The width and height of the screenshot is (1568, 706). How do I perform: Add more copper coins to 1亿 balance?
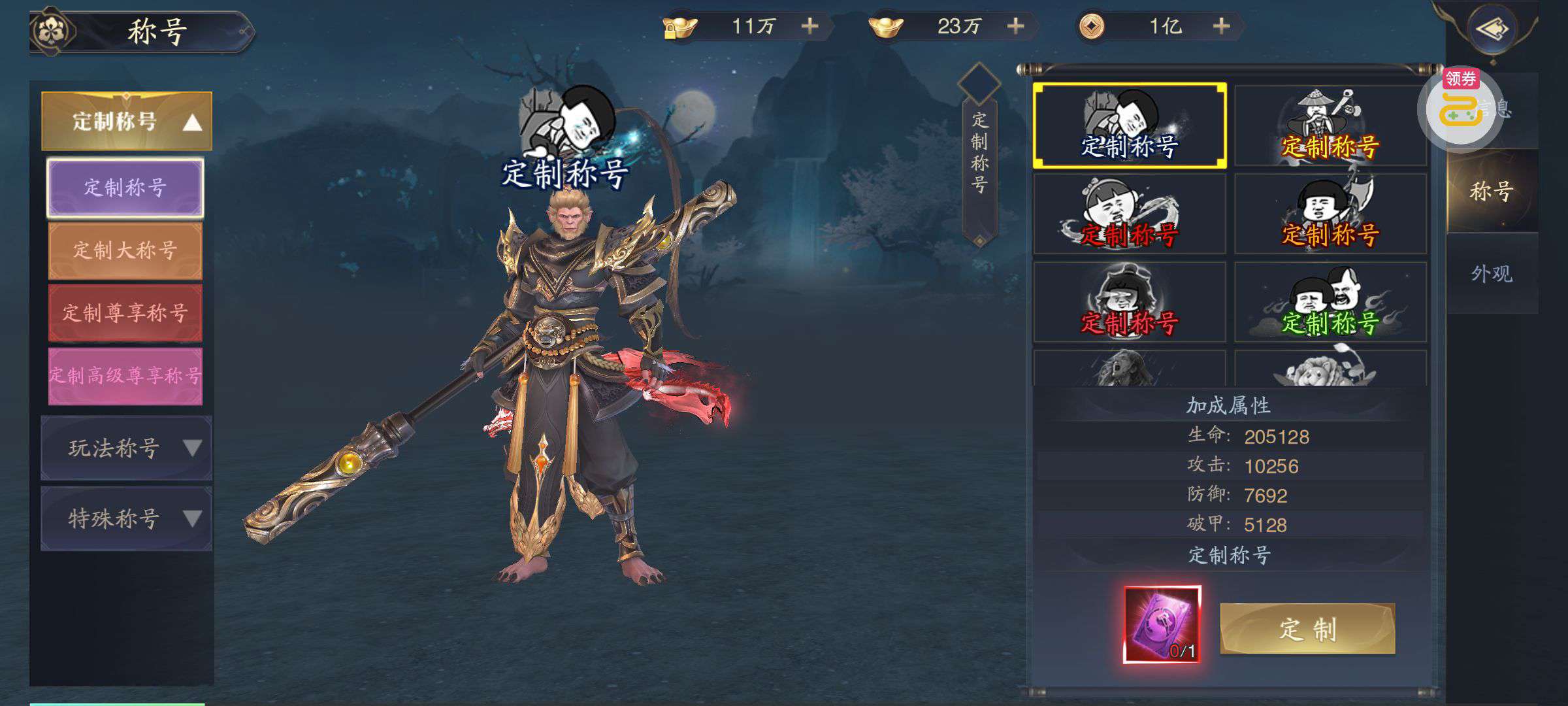pyautogui.click(x=1221, y=26)
